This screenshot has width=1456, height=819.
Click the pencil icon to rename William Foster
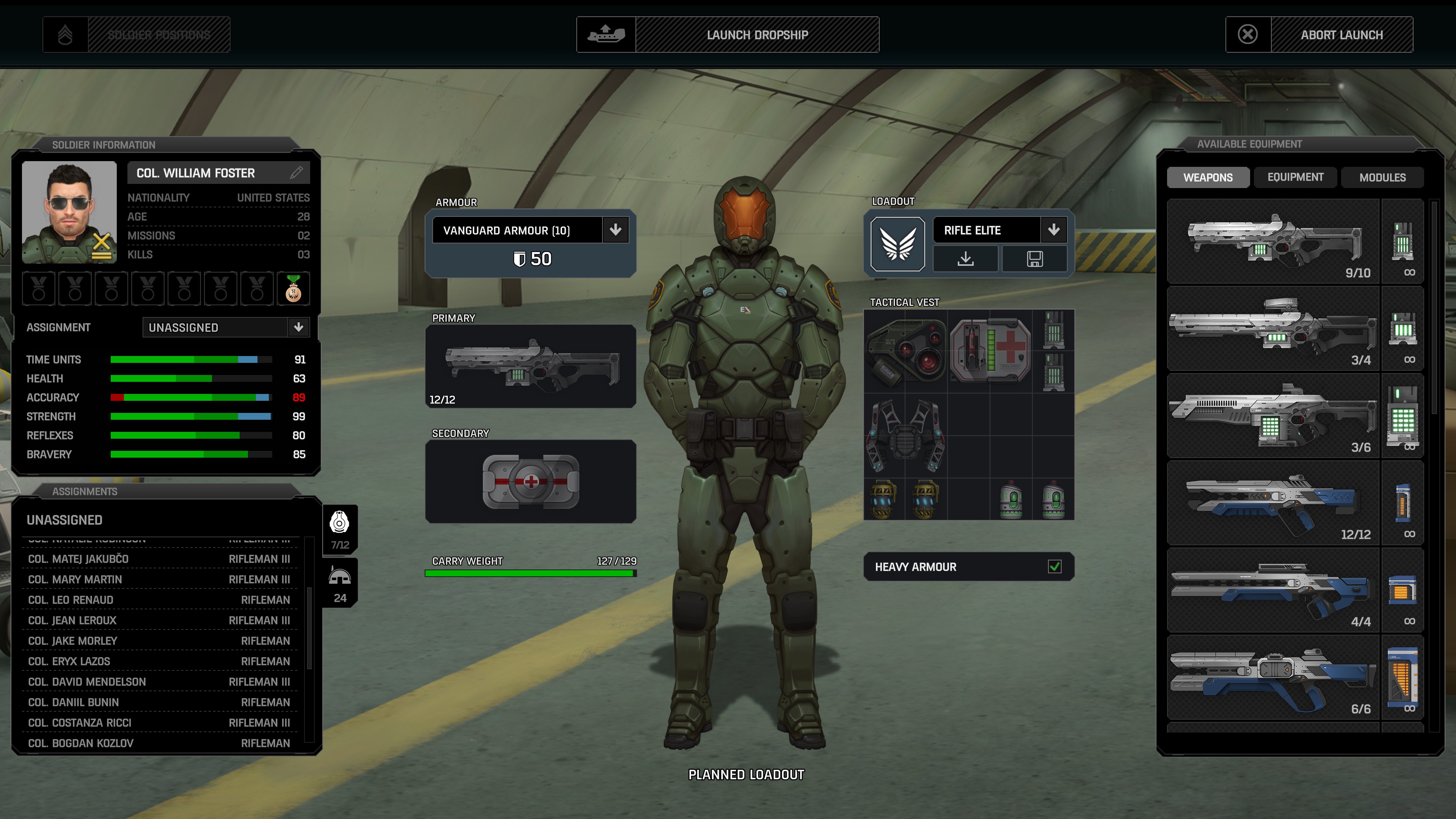coord(296,173)
